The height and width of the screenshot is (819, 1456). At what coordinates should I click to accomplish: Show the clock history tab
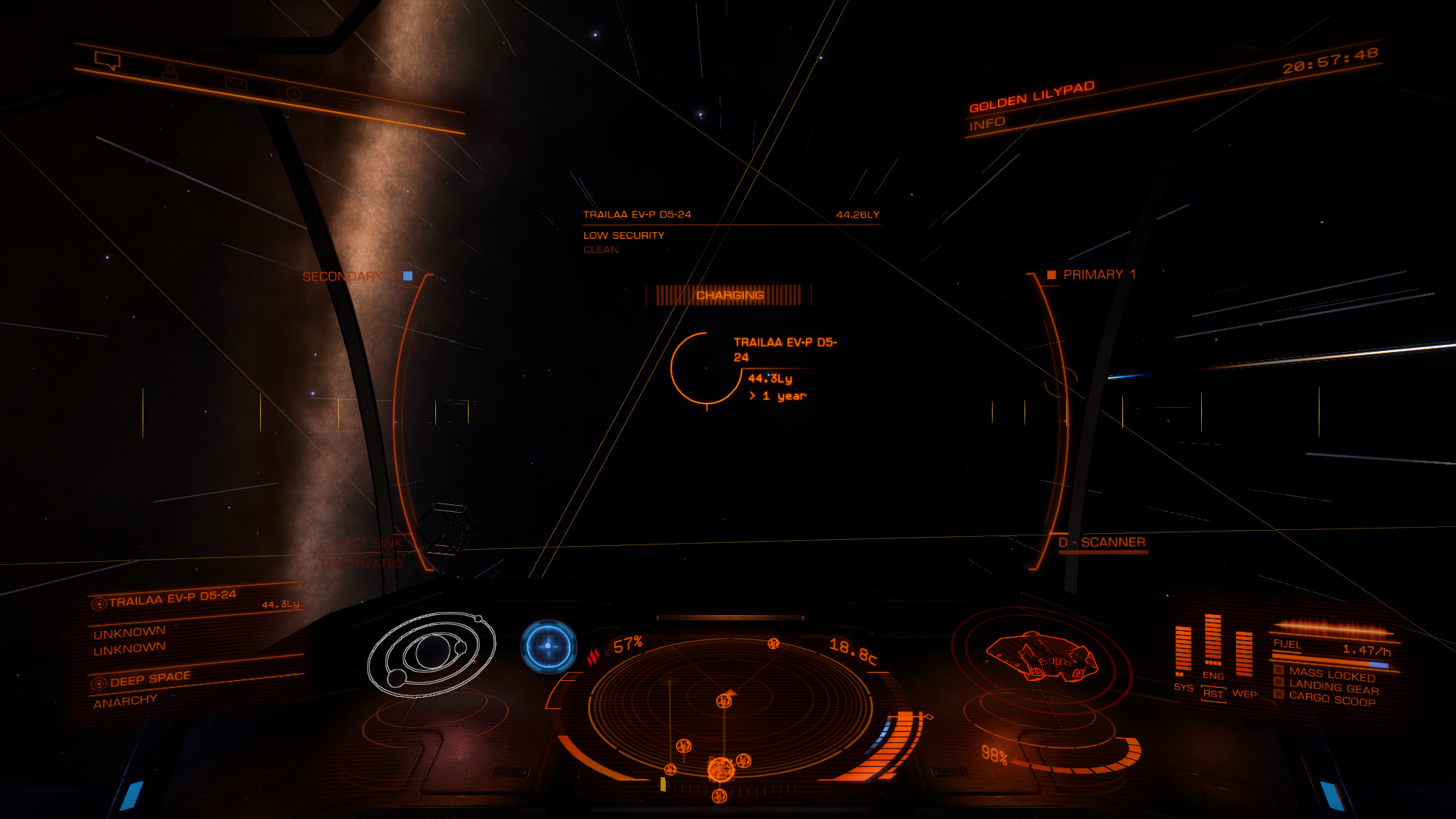click(x=294, y=93)
